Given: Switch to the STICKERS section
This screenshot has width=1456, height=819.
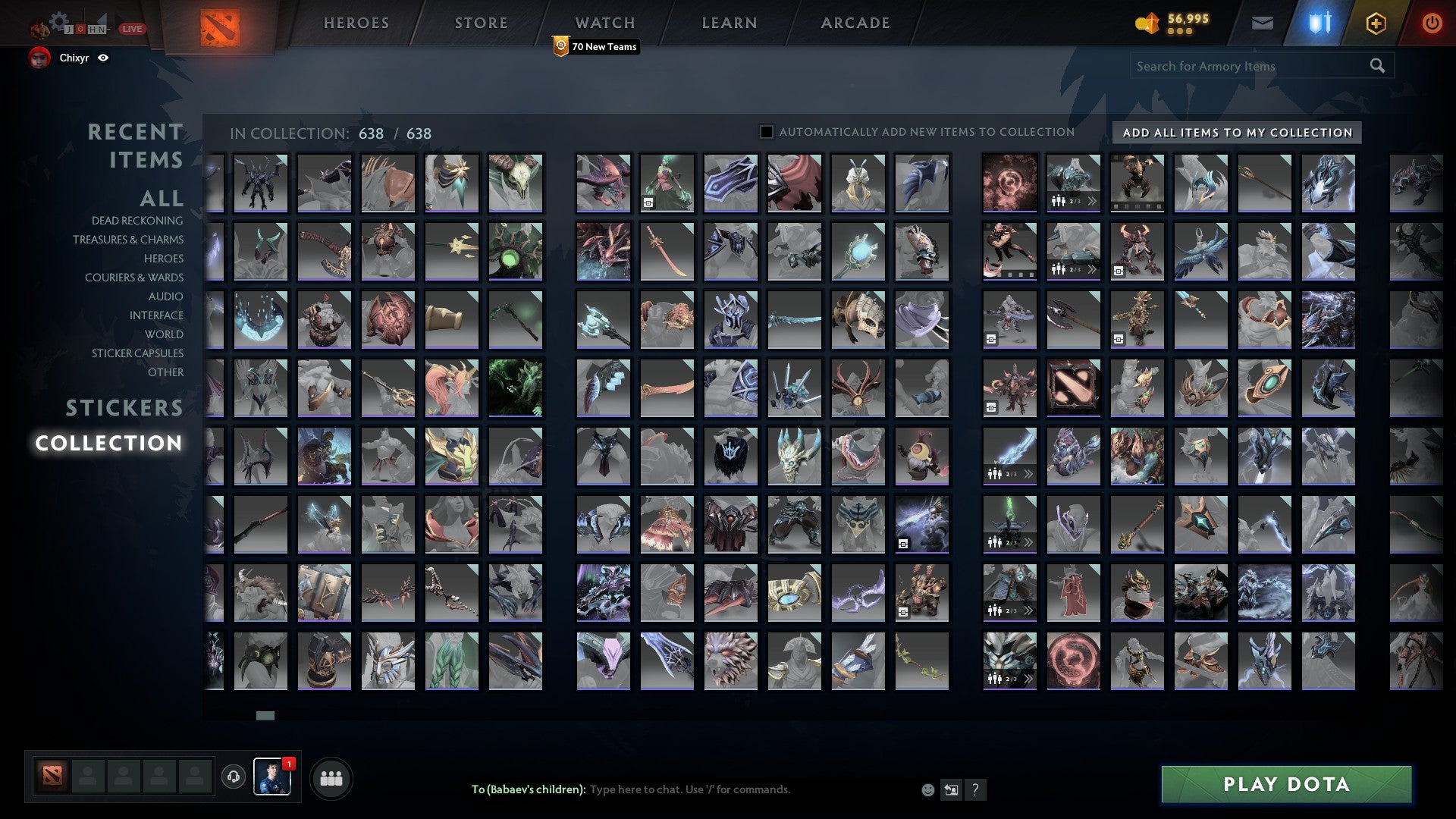Looking at the screenshot, I should pos(124,408).
